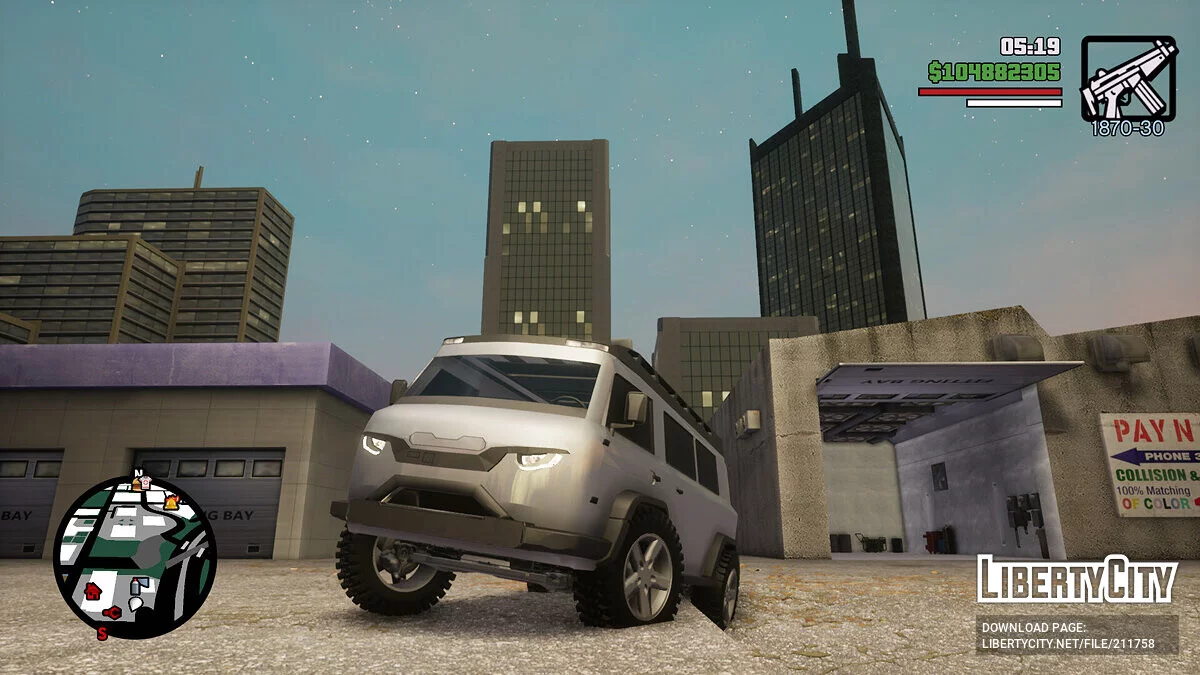Click the burger restaurant marker on minimap
This screenshot has height=675, width=1200.
click(136, 485)
